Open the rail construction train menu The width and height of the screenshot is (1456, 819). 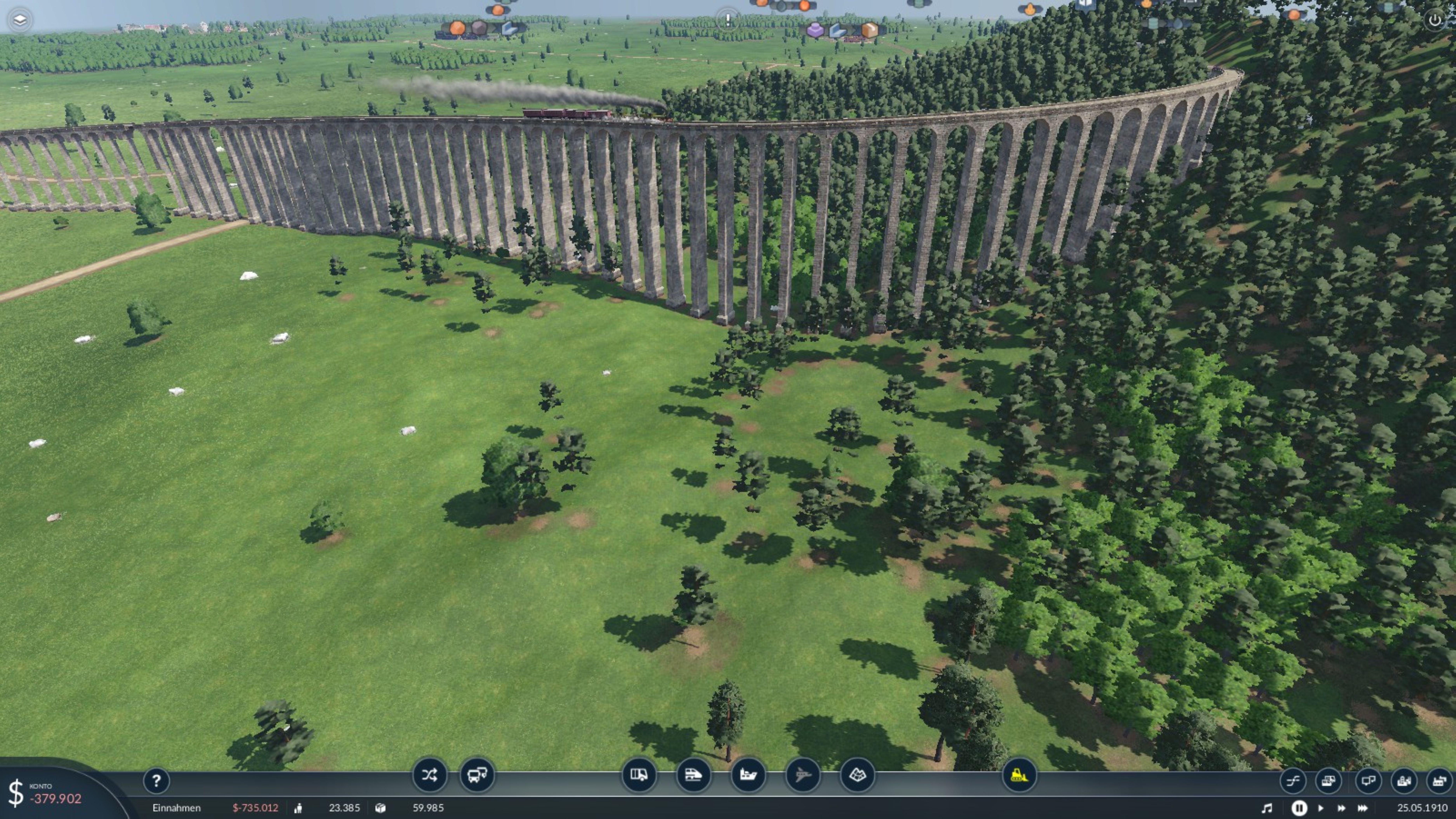tap(693, 775)
